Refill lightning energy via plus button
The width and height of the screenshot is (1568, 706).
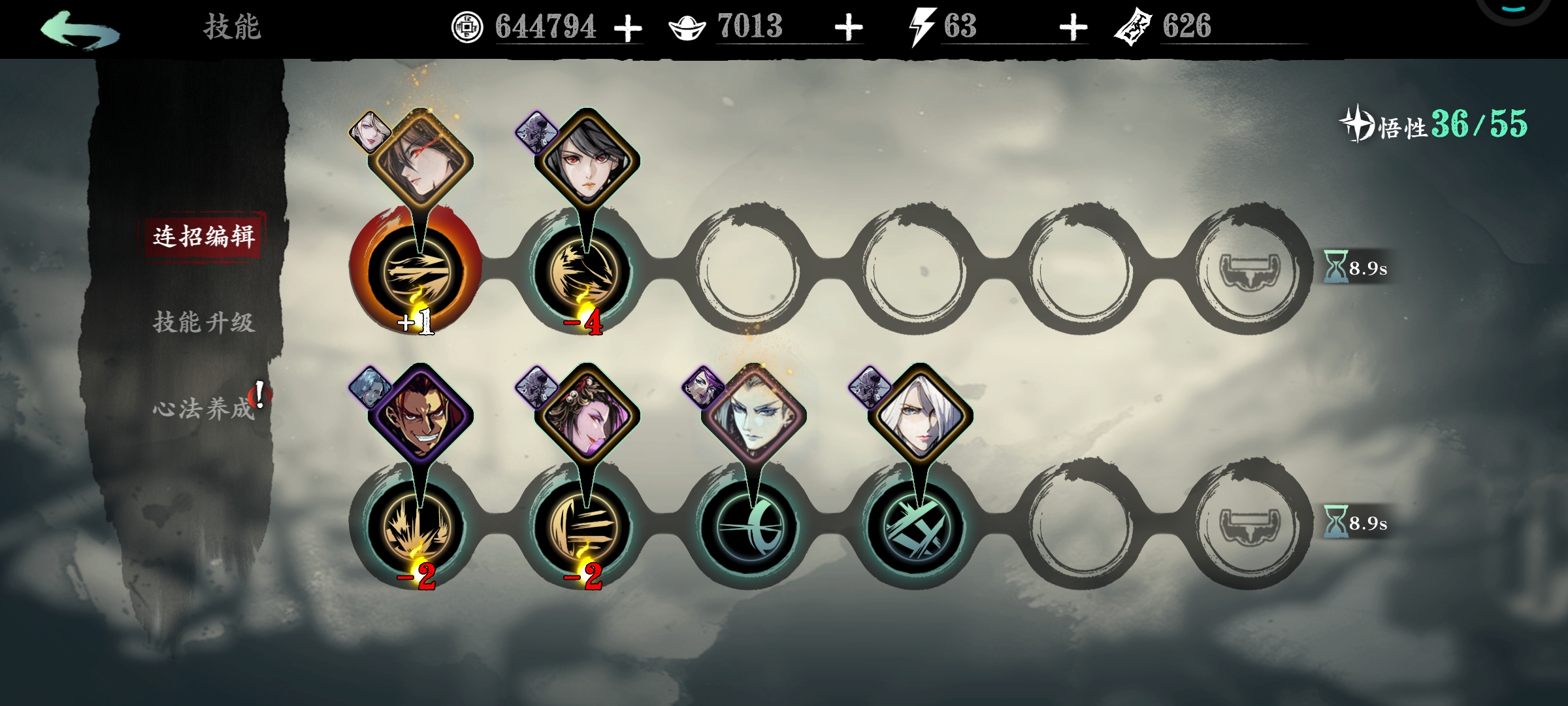[x=1073, y=29]
